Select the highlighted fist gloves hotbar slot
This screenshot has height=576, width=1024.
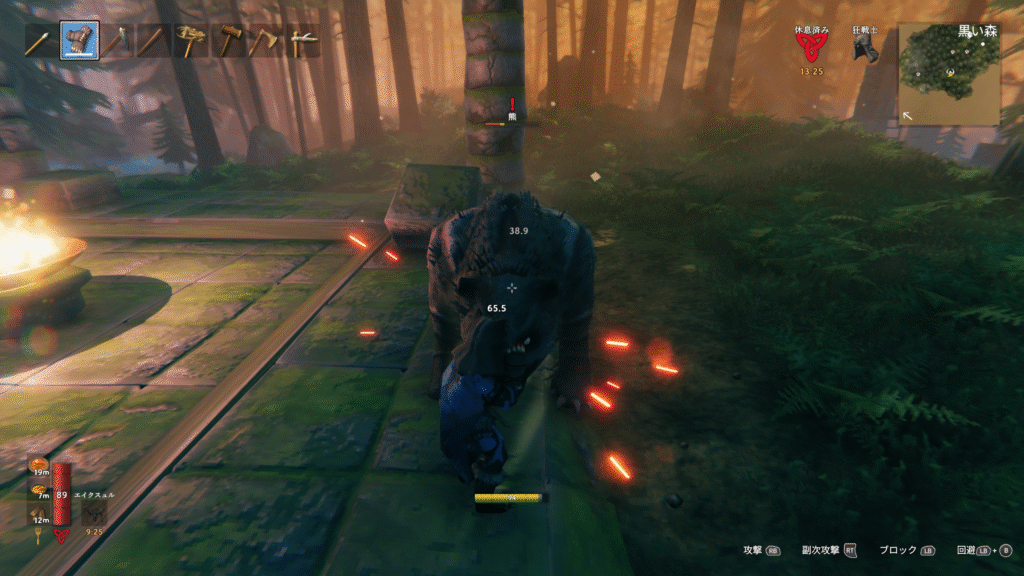pos(79,41)
